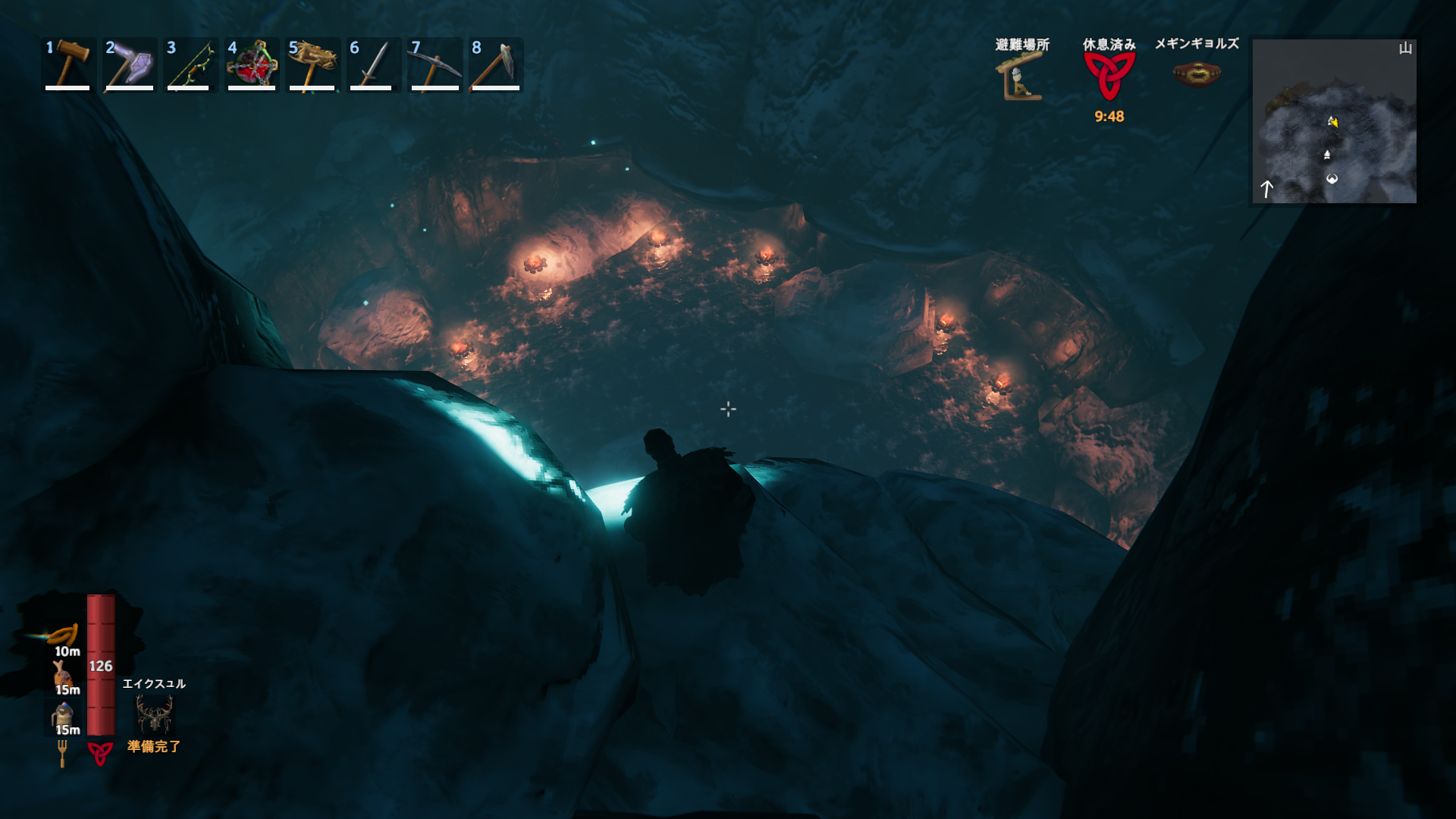
Task: Click the cooked meat leg food icon
Action: point(62,674)
